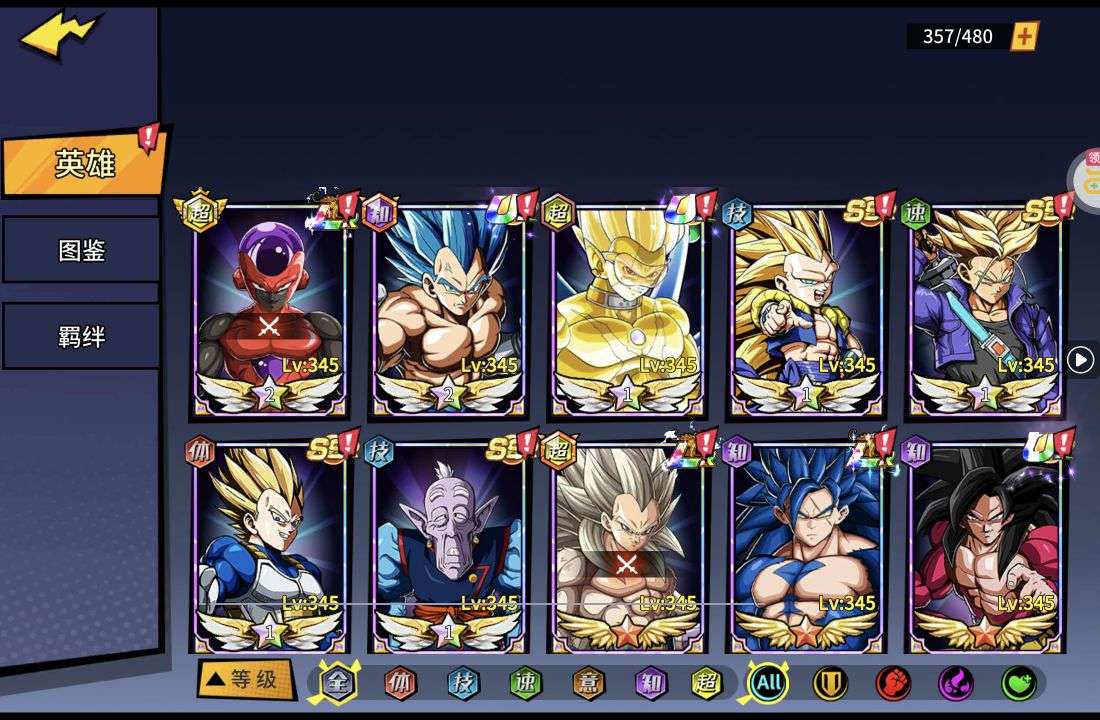
Task: Pick the Super Saiyan 3 Gotenks card
Action: (806, 310)
